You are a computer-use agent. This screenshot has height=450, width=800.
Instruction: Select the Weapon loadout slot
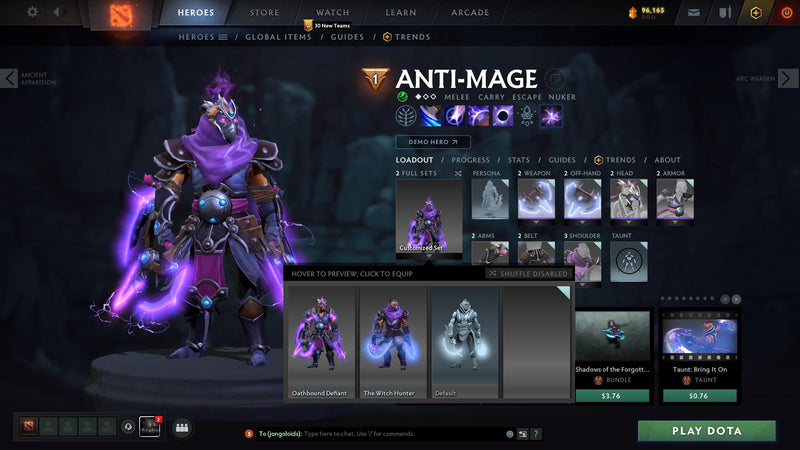pos(536,199)
